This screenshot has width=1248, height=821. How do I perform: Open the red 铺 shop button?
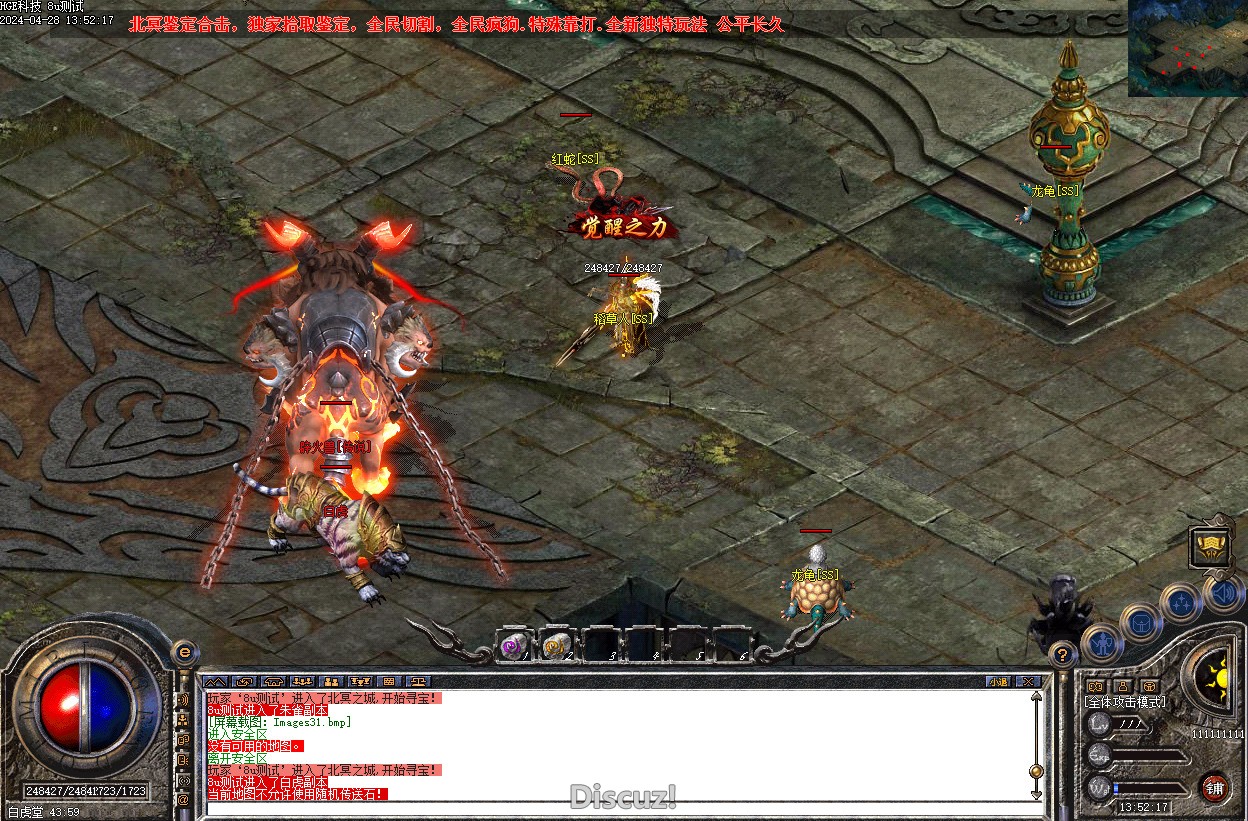[x=1214, y=787]
